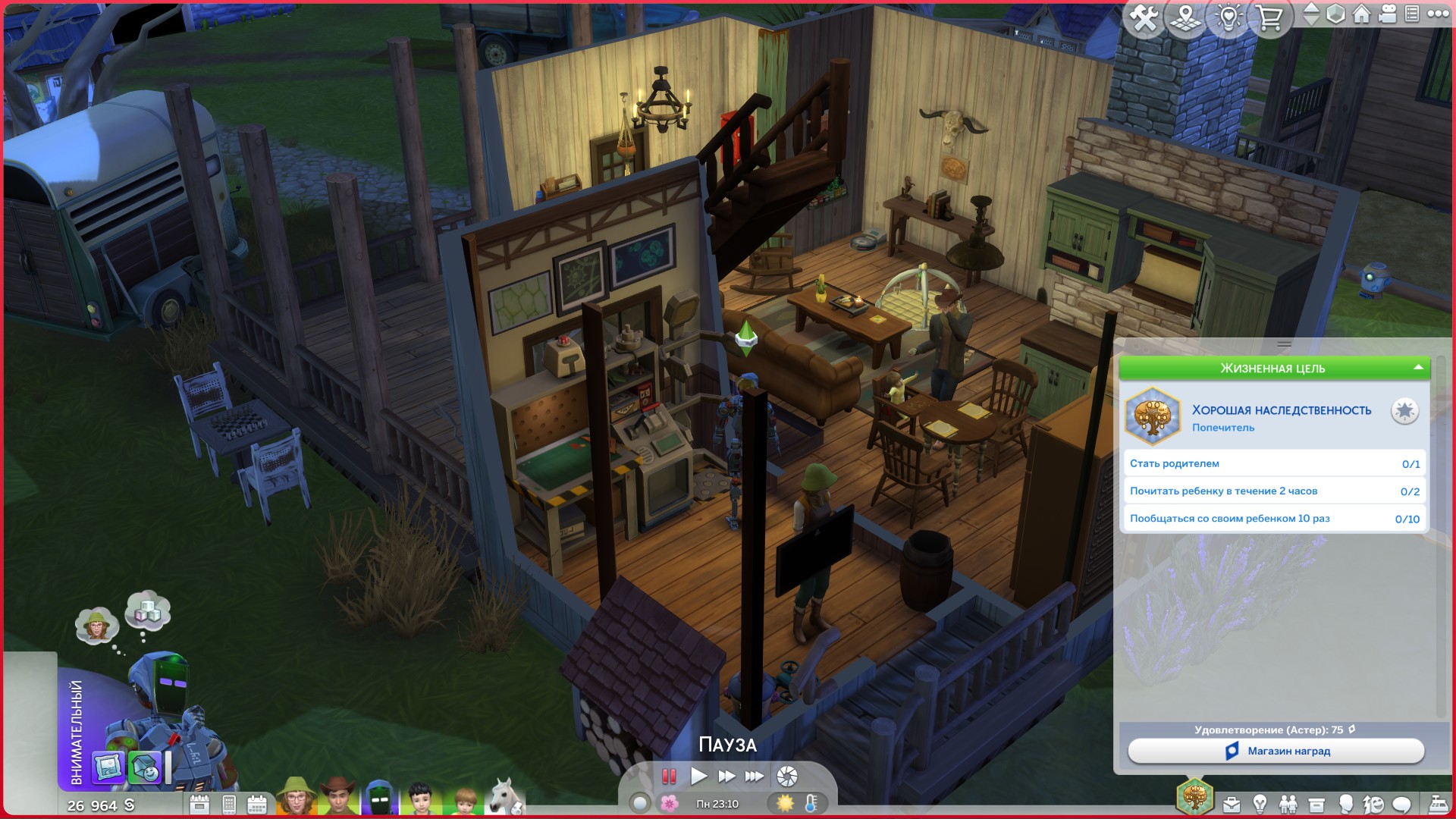Open the camera controls video icon
This screenshot has width=1456, height=819.
click(1387, 14)
